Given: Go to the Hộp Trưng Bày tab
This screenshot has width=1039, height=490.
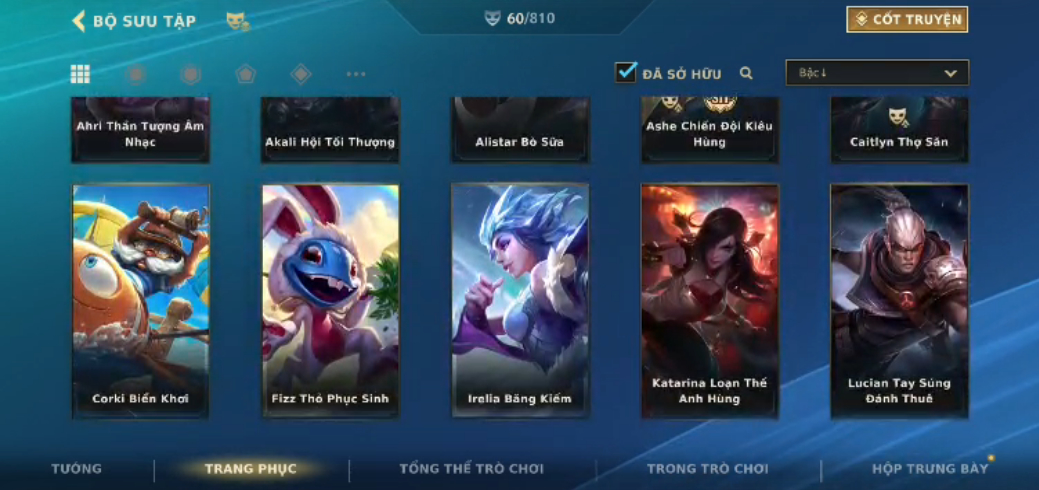Looking at the screenshot, I should pos(929,468).
